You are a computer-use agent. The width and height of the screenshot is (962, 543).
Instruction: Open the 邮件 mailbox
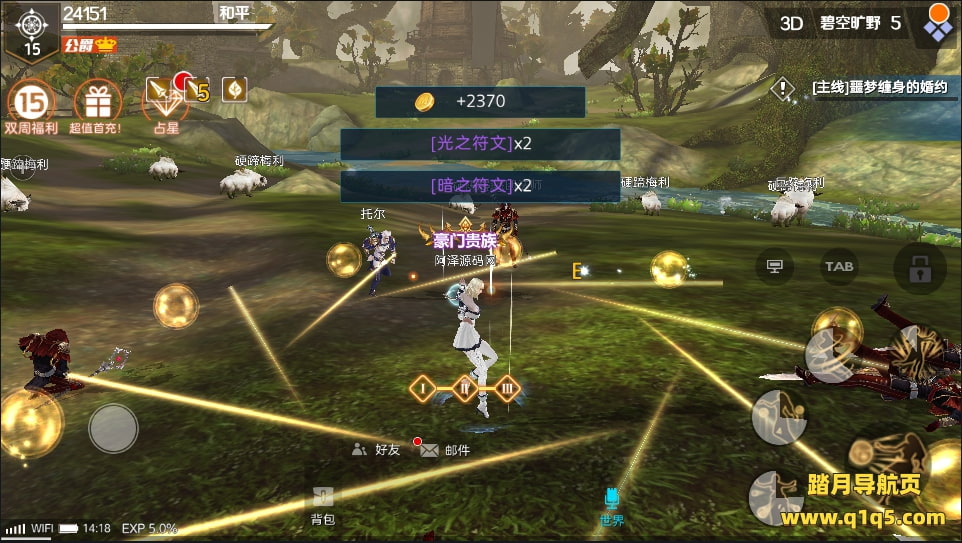(445, 450)
